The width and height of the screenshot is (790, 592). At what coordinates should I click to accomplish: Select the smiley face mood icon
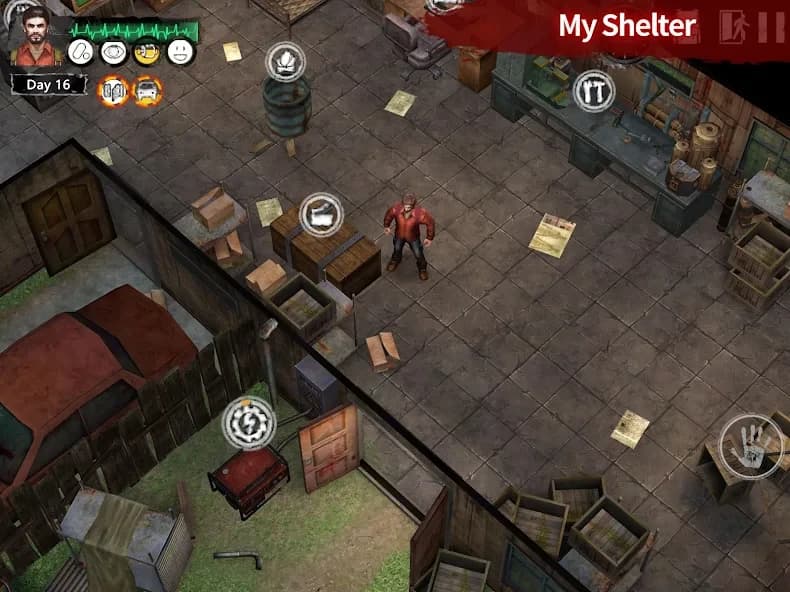point(179,52)
